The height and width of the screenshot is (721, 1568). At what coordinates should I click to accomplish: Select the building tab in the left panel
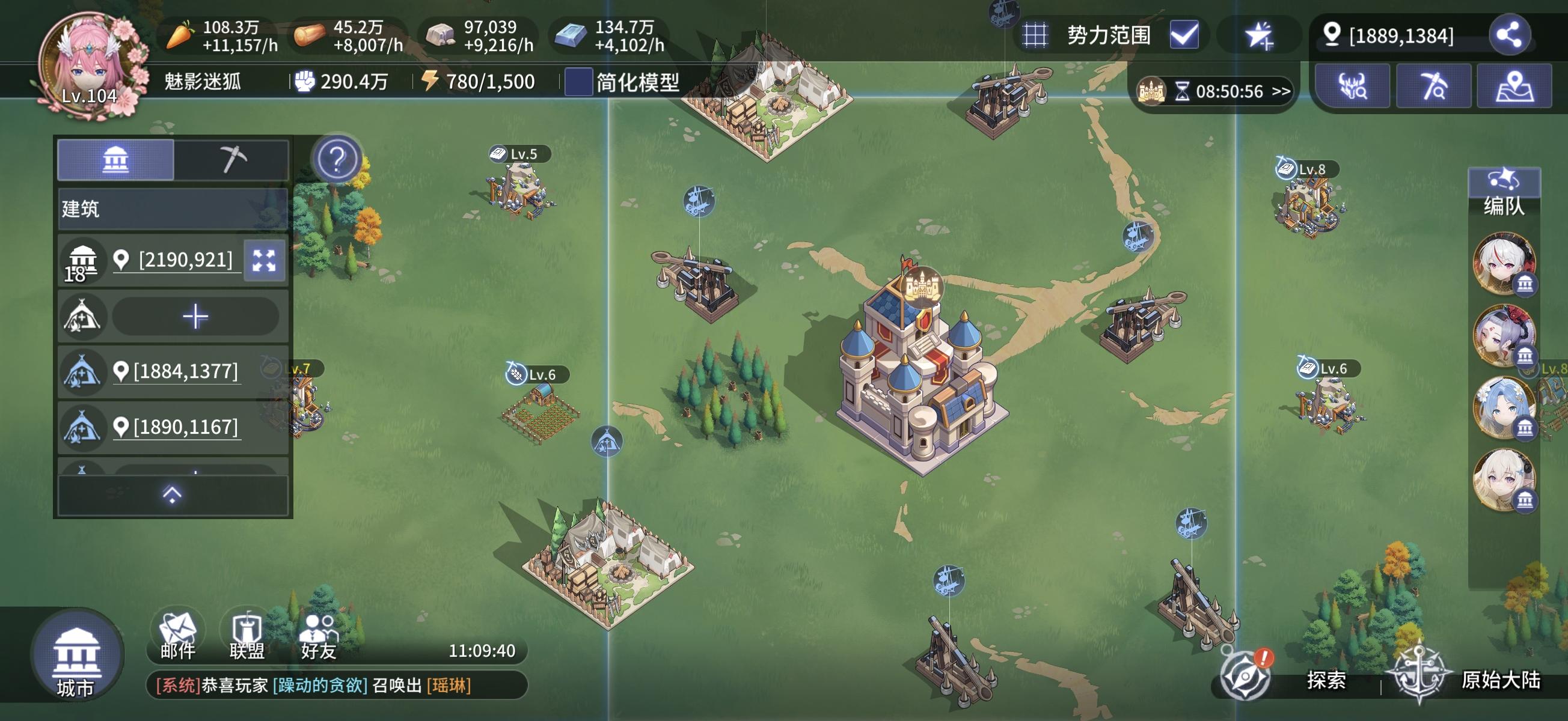tap(115, 159)
